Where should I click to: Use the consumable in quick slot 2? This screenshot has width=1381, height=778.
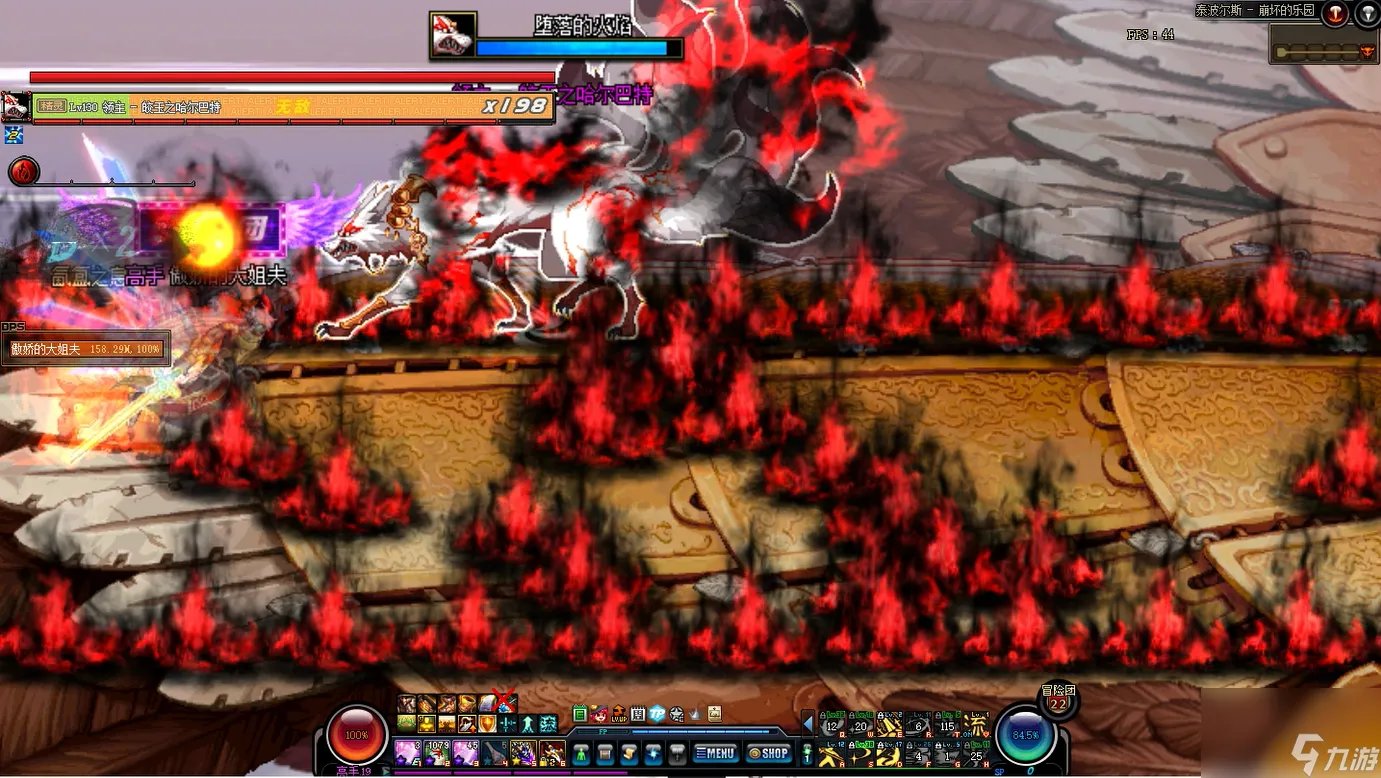[x=437, y=752]
